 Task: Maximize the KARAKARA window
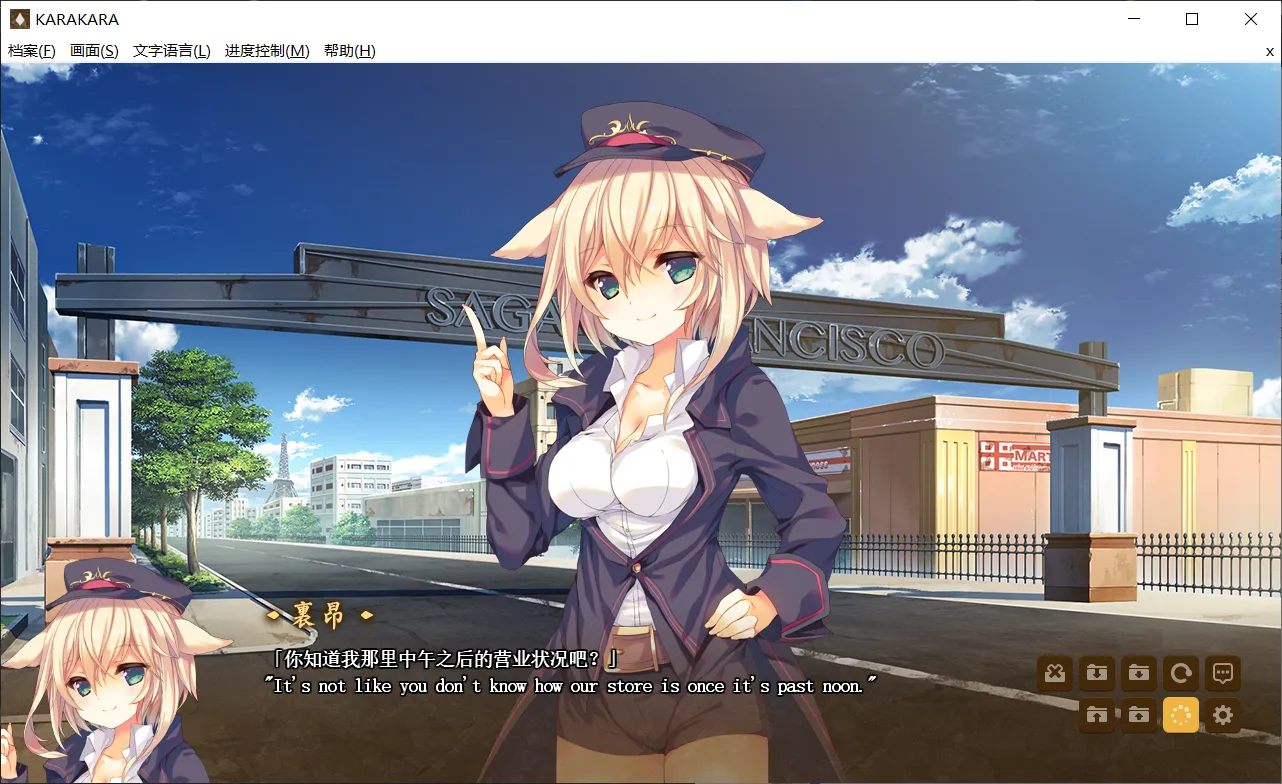(1192, 19)
